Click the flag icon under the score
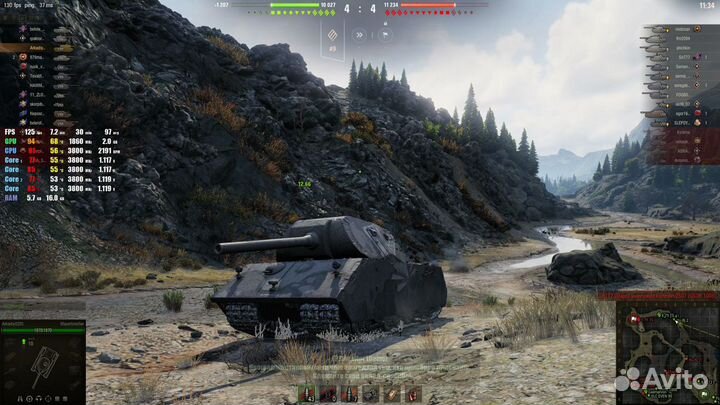 tap(384, 35)
